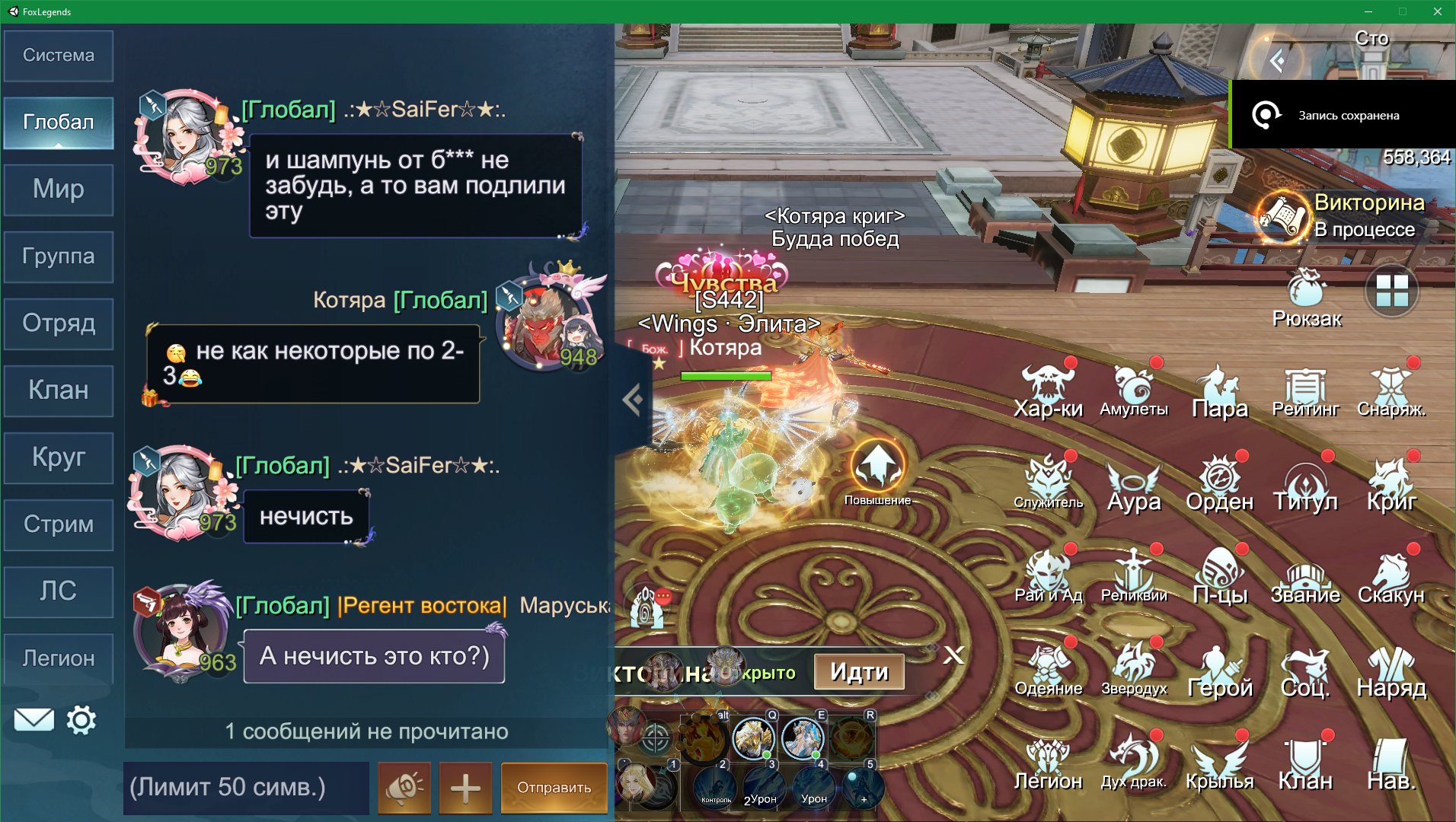Open the chat settings gear icon
The image size is (1456, 822).
click(x=81, y=720)
